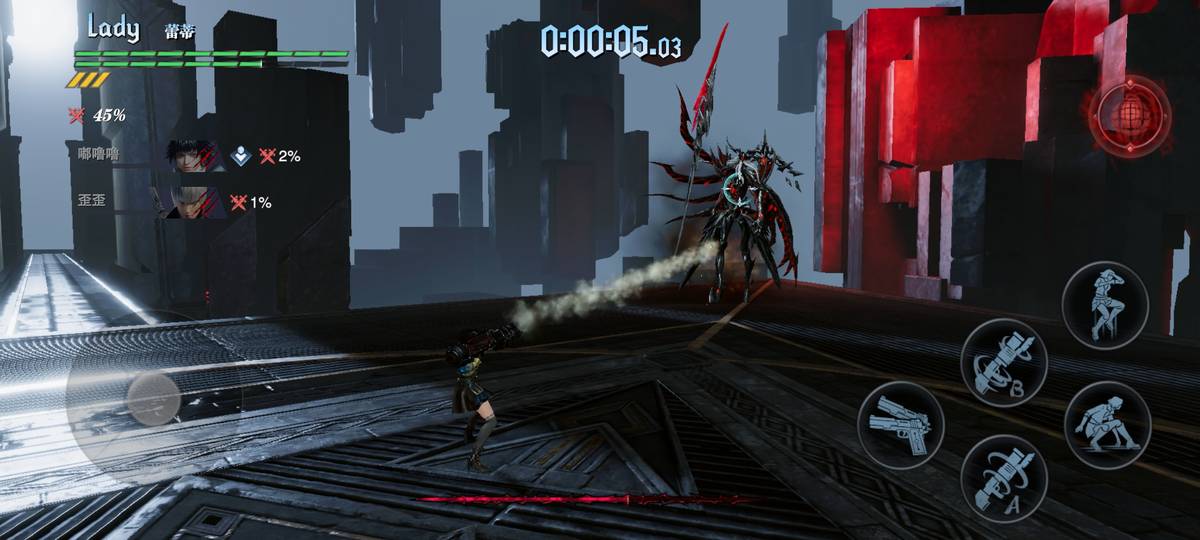This screenshot has width=1200, height=540.
Task: Tap the jump action button
Action: tap(1104, 303)
